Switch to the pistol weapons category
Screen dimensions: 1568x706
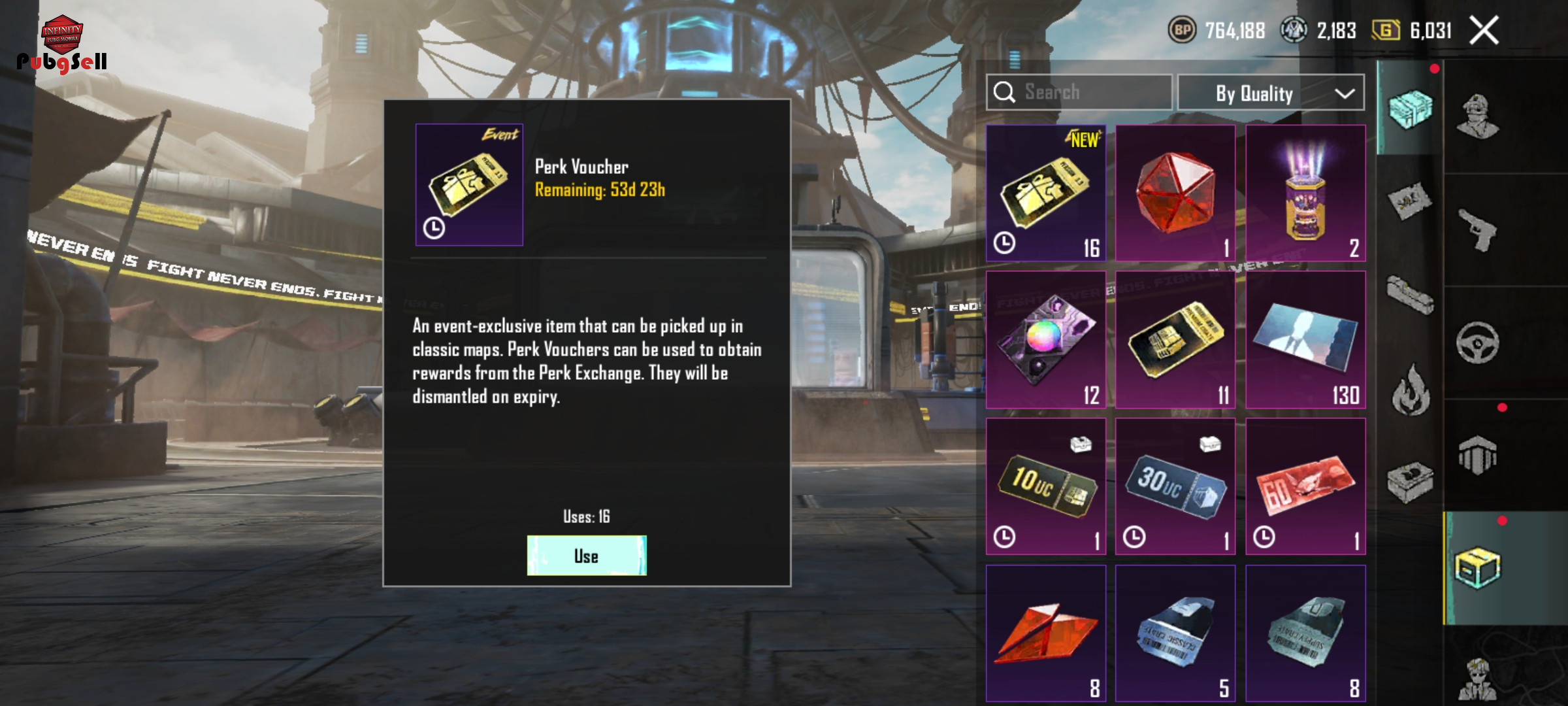(x=1477, y=230)
